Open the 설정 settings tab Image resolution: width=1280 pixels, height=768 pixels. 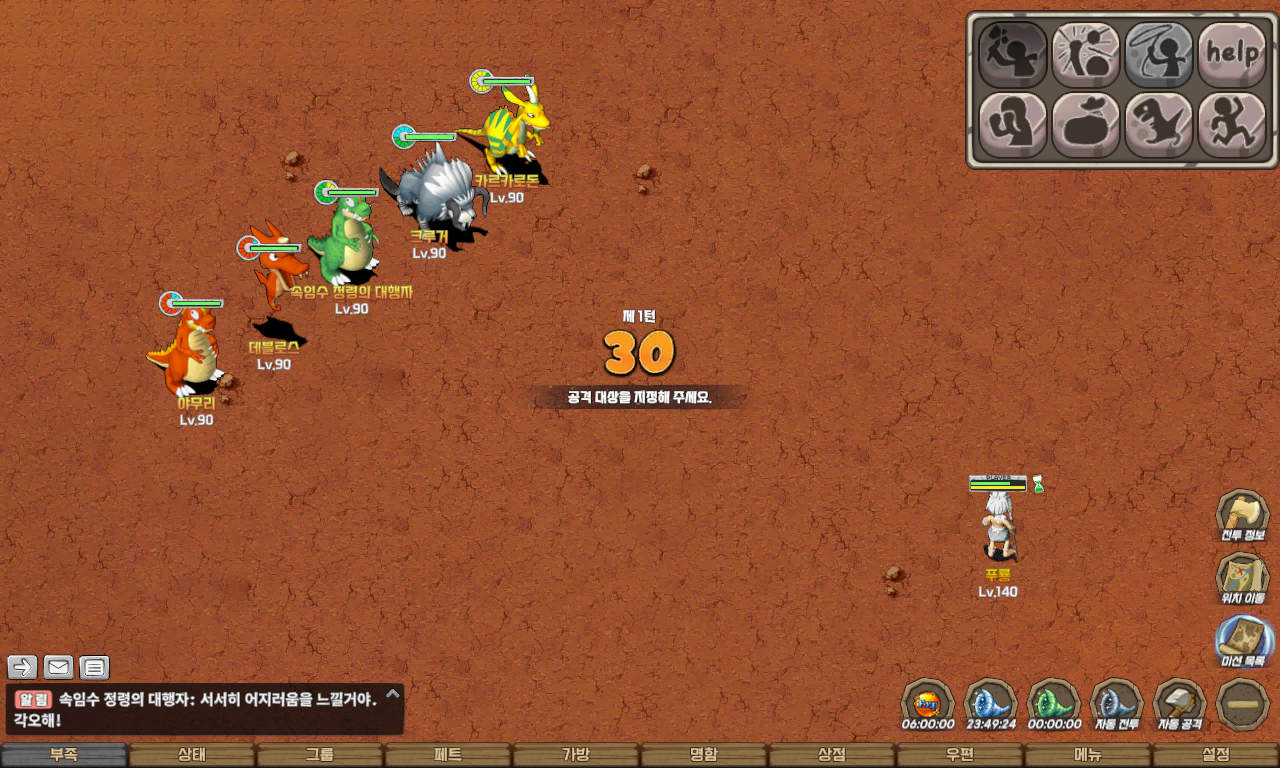pos(1216,755)
